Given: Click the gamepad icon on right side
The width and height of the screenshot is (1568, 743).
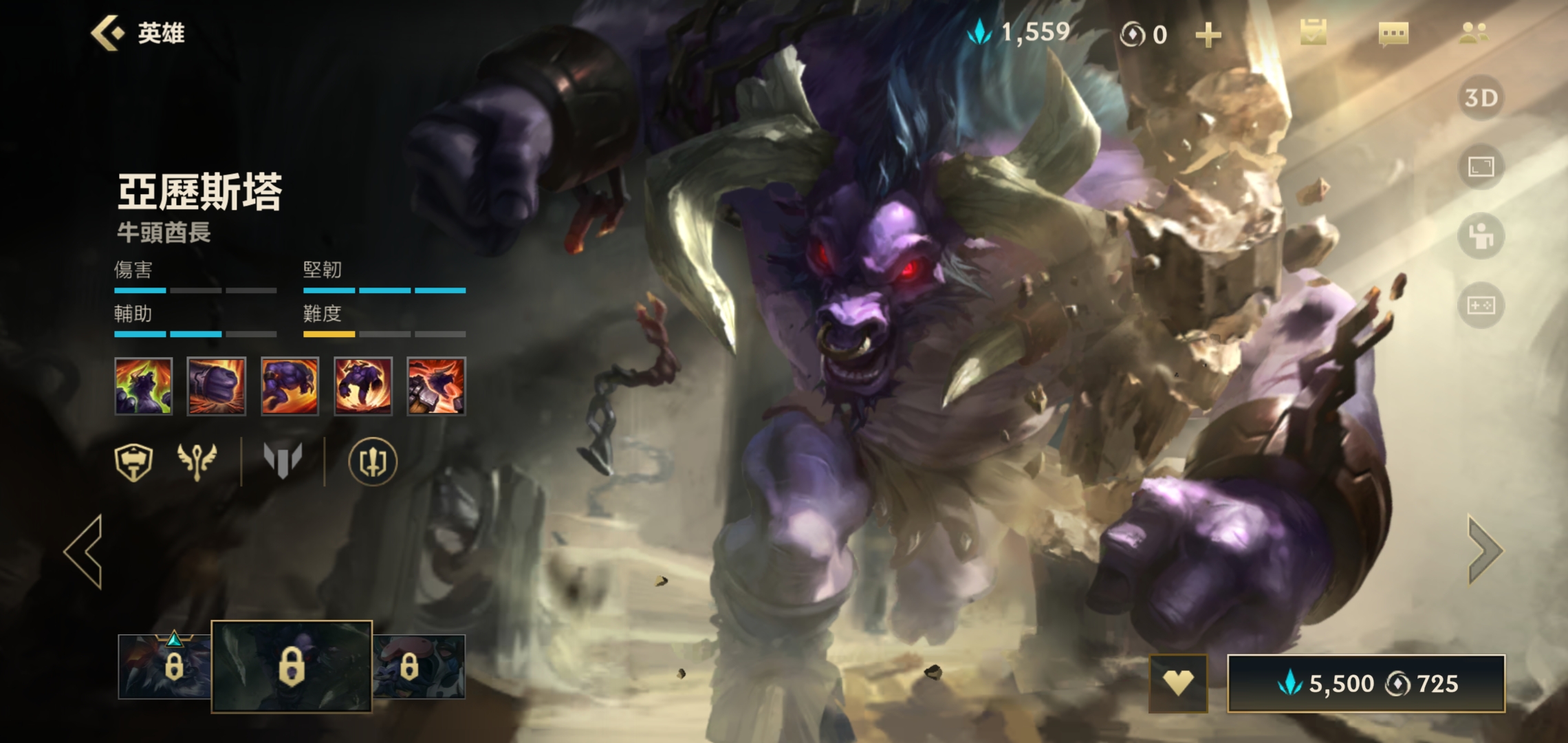Looking at the screenshot, I should click(x=1481, y=305).
